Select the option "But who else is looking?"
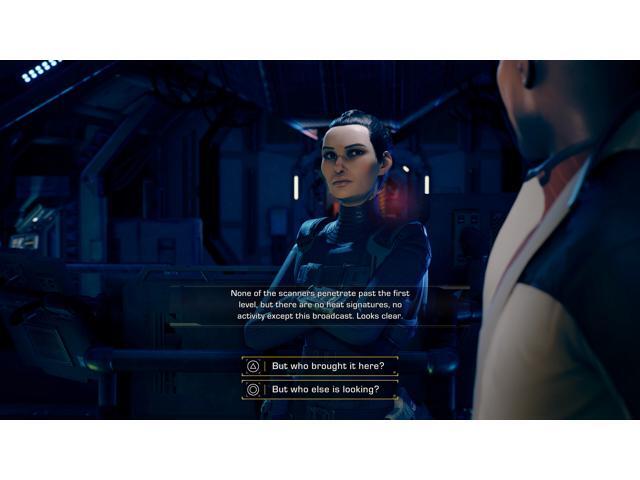 (x=324, y=390)
